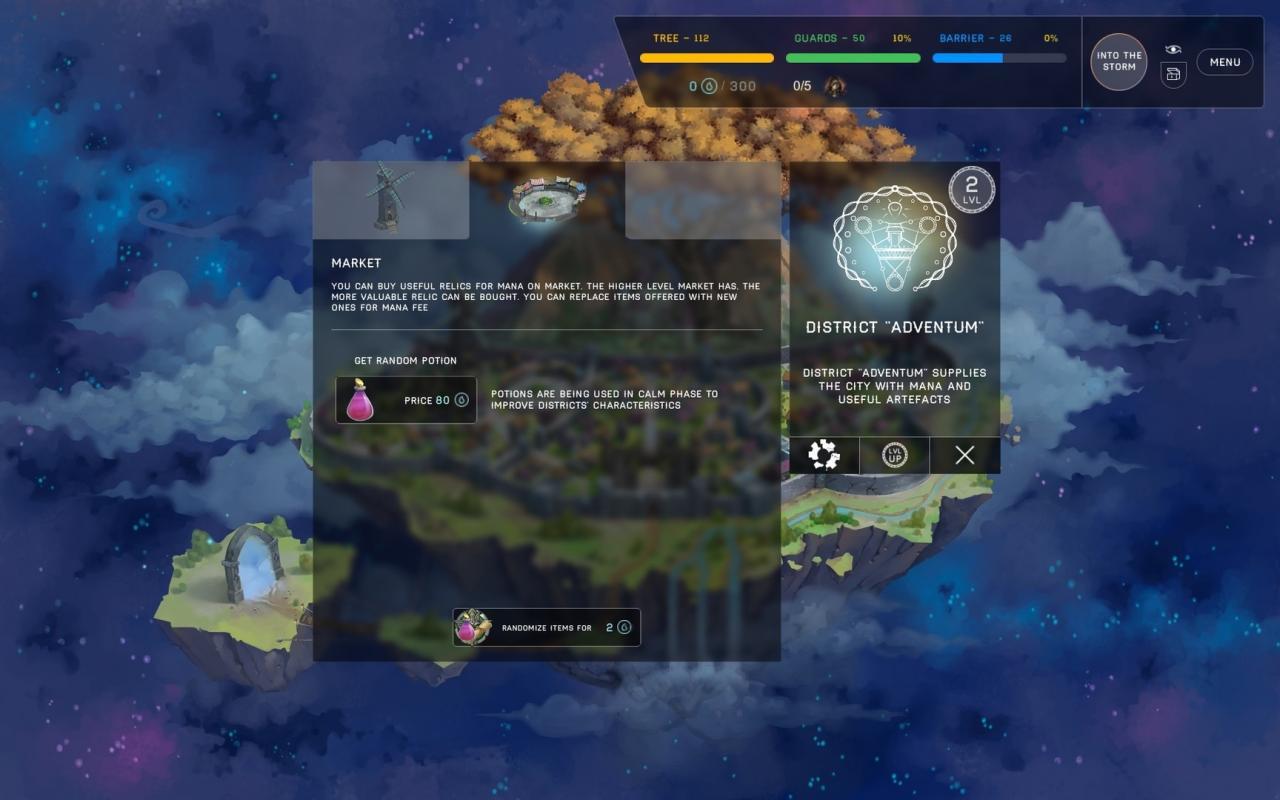Switch to the windmill building tab

[x=390, y=199]
